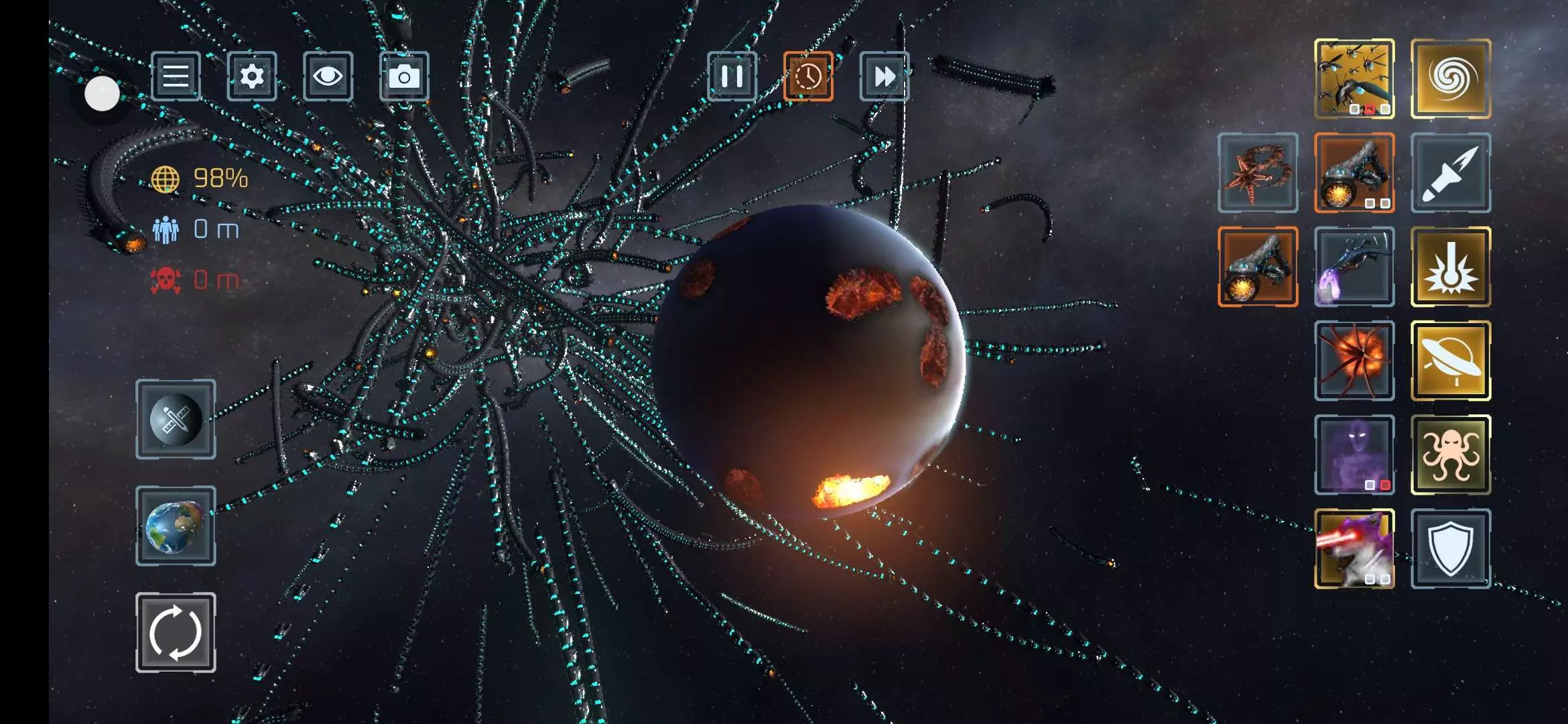Open the octopus monster category
This screenshot has height=724, width=1568.
coord(1451,455)
